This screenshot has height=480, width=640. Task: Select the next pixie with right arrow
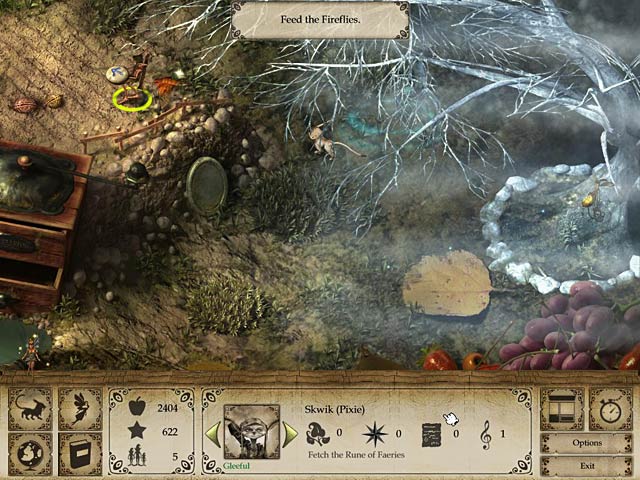(290, 434)
